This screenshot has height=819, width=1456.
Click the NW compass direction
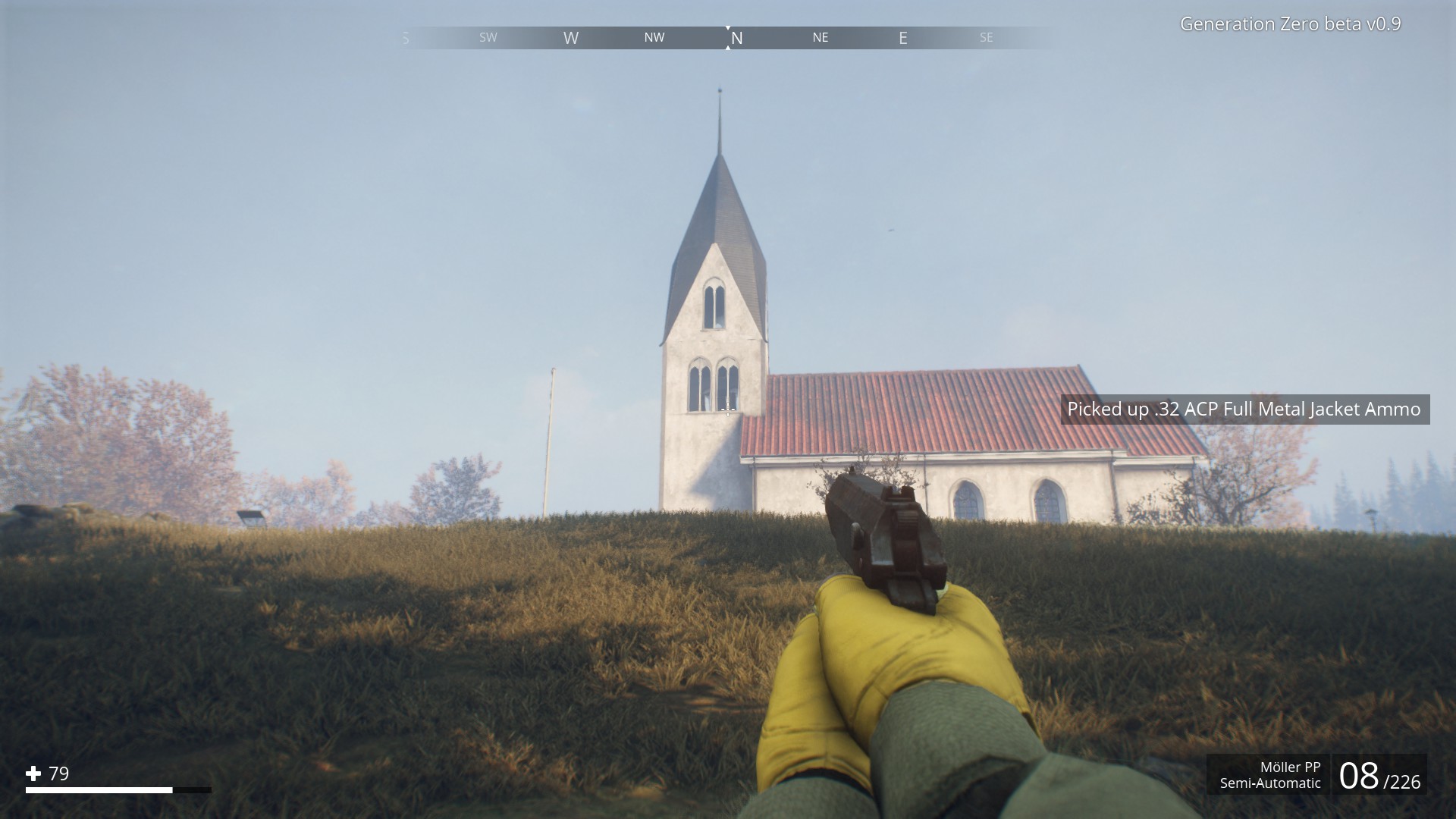tap(654, 37)
